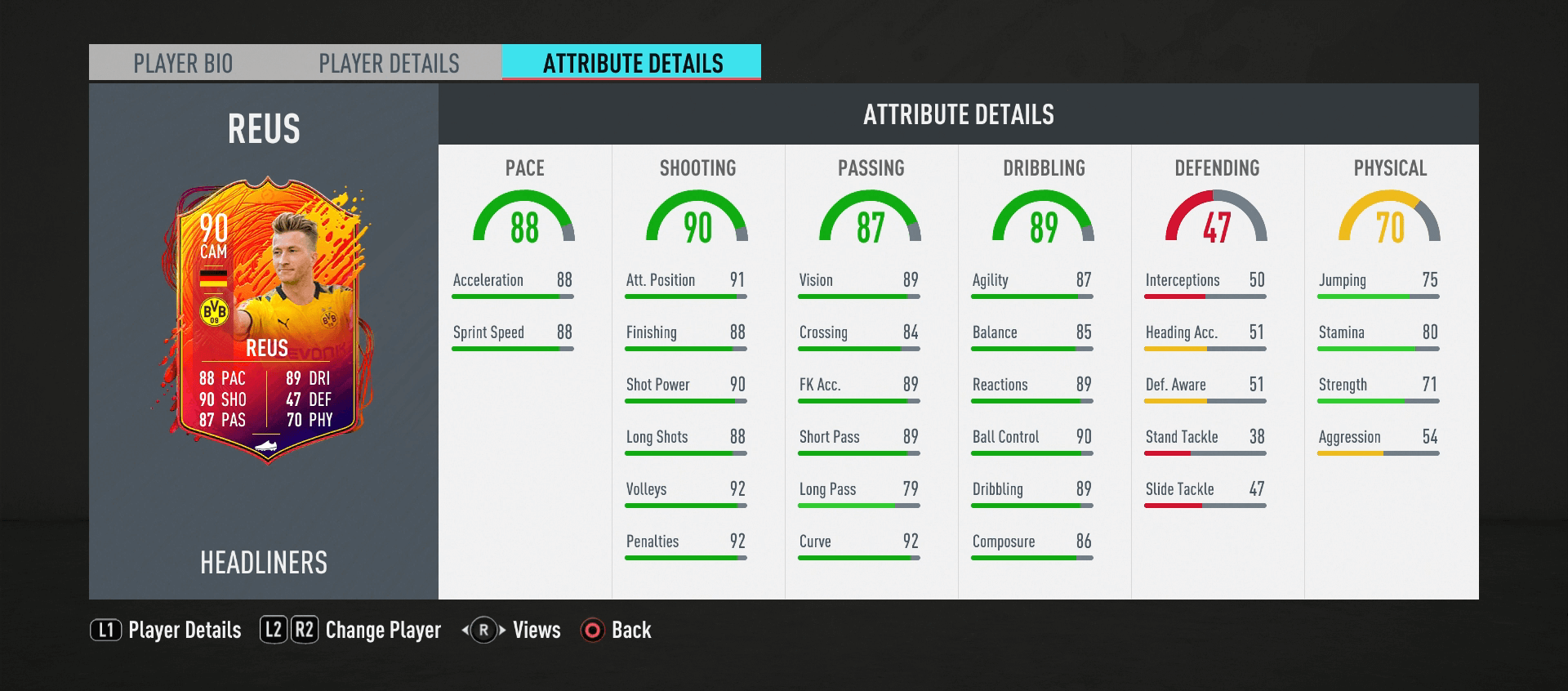Expand the SHOOTING gauge showing 90
The height and width of the screenshot is (691, 1568).
point(696,219)
